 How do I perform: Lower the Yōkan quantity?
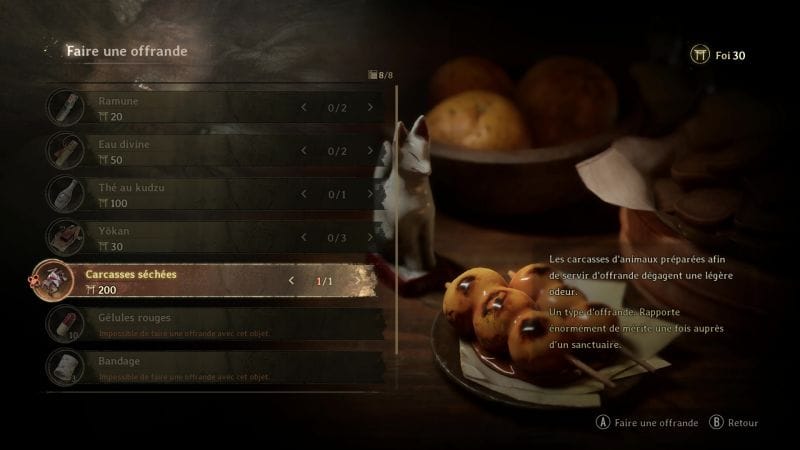point(304,237)
